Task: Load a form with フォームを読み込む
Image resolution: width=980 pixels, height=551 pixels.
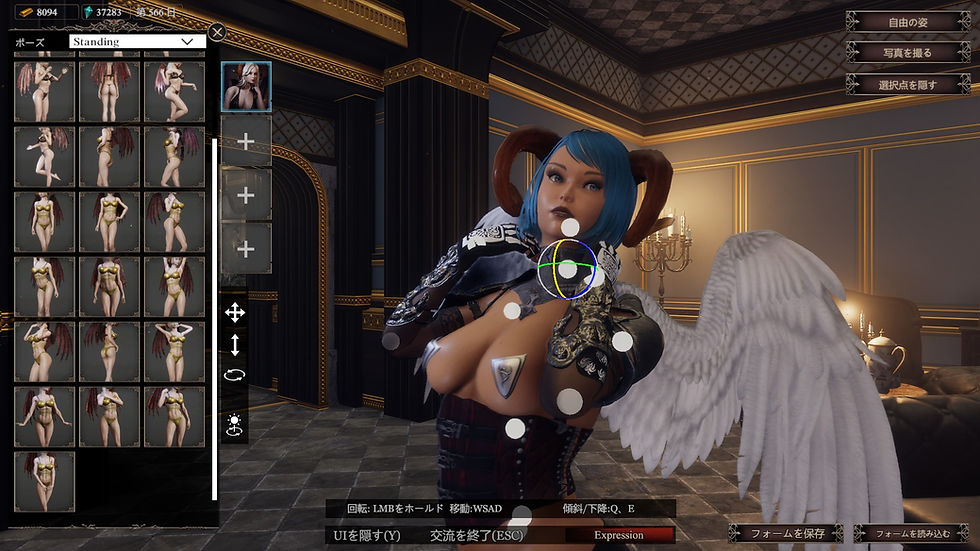Action: 911,534
